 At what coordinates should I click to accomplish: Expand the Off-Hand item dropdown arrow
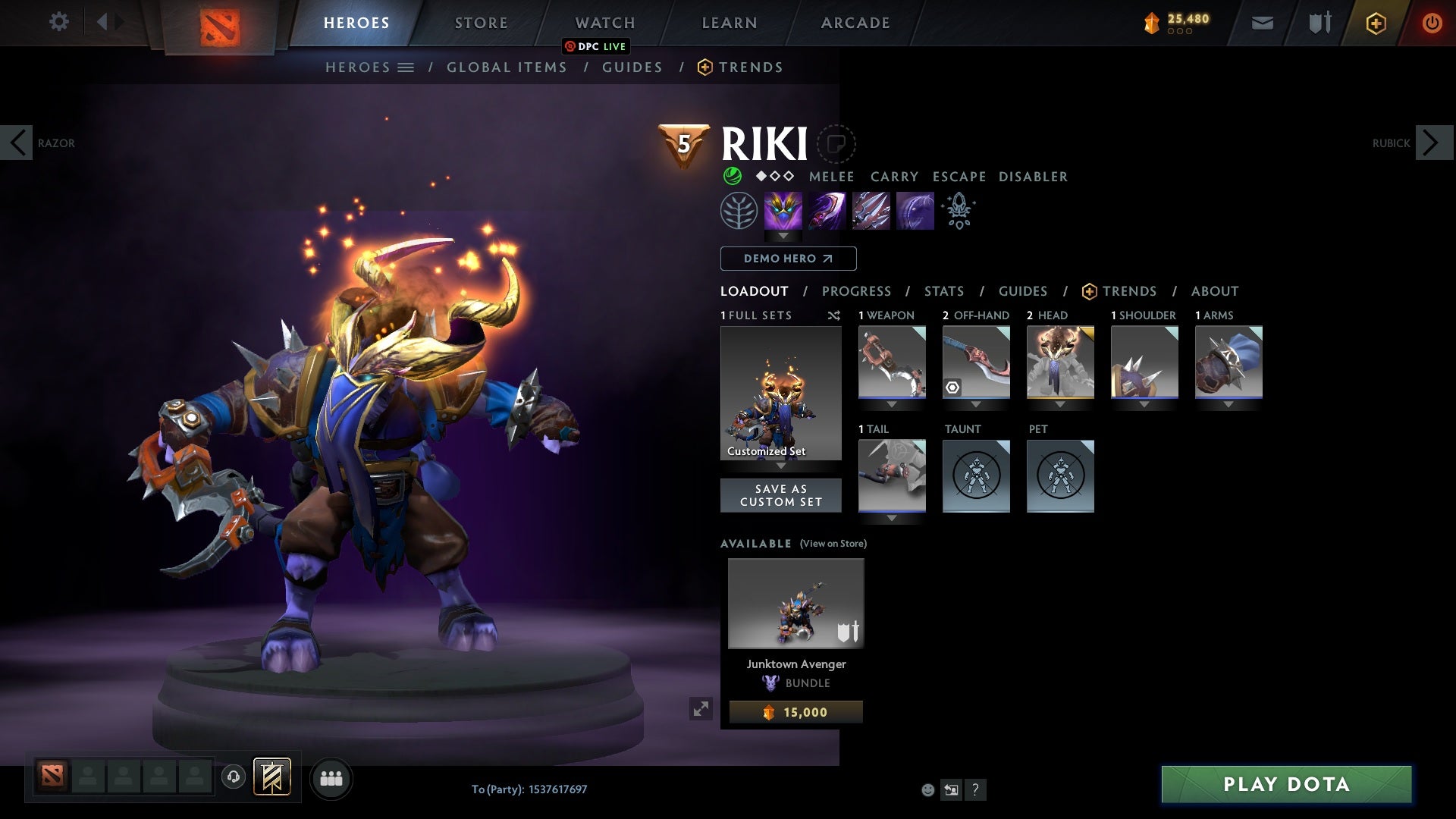976,404
